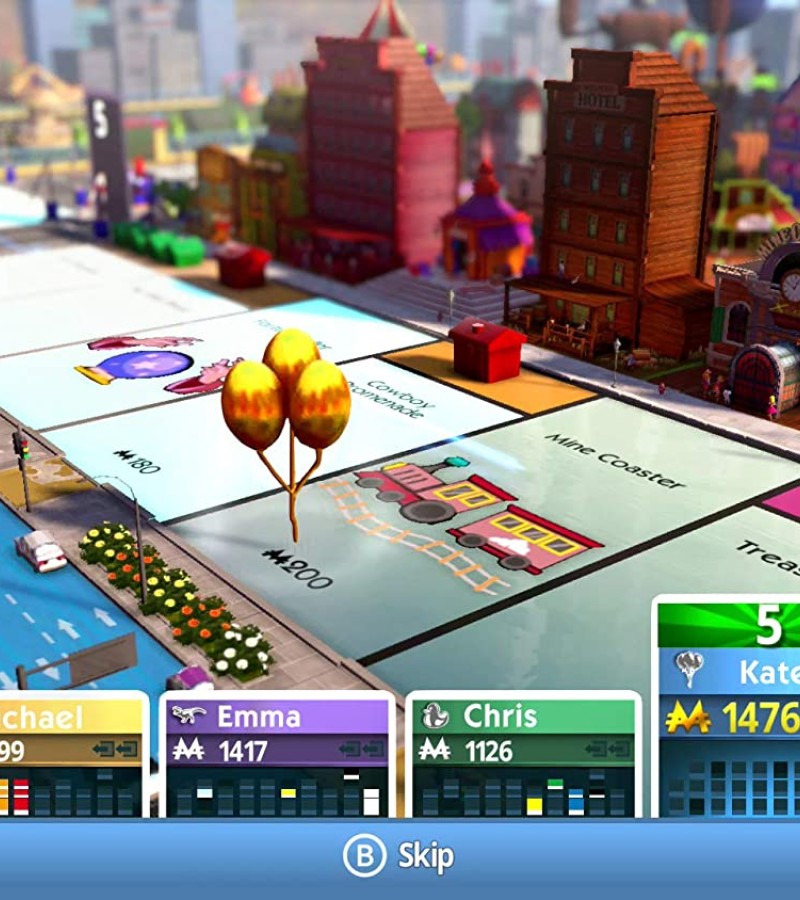Choose Michael's yellow player panel
The height and width of the screenshot is (900, 800).
click(72, 755)
